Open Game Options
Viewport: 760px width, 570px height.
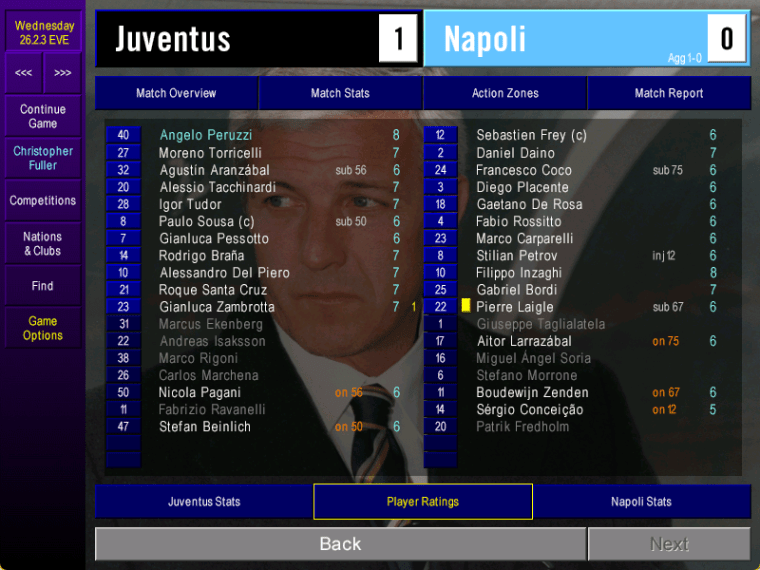pyautogui.click(x=43, y=328)
